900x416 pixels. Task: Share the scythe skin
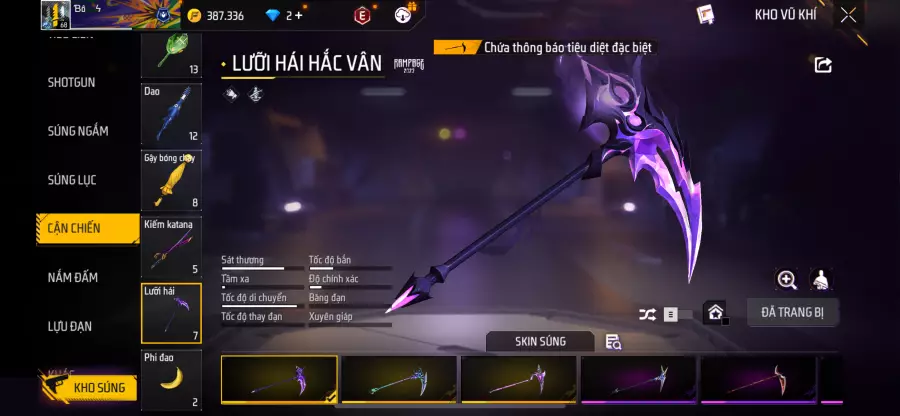823,65
